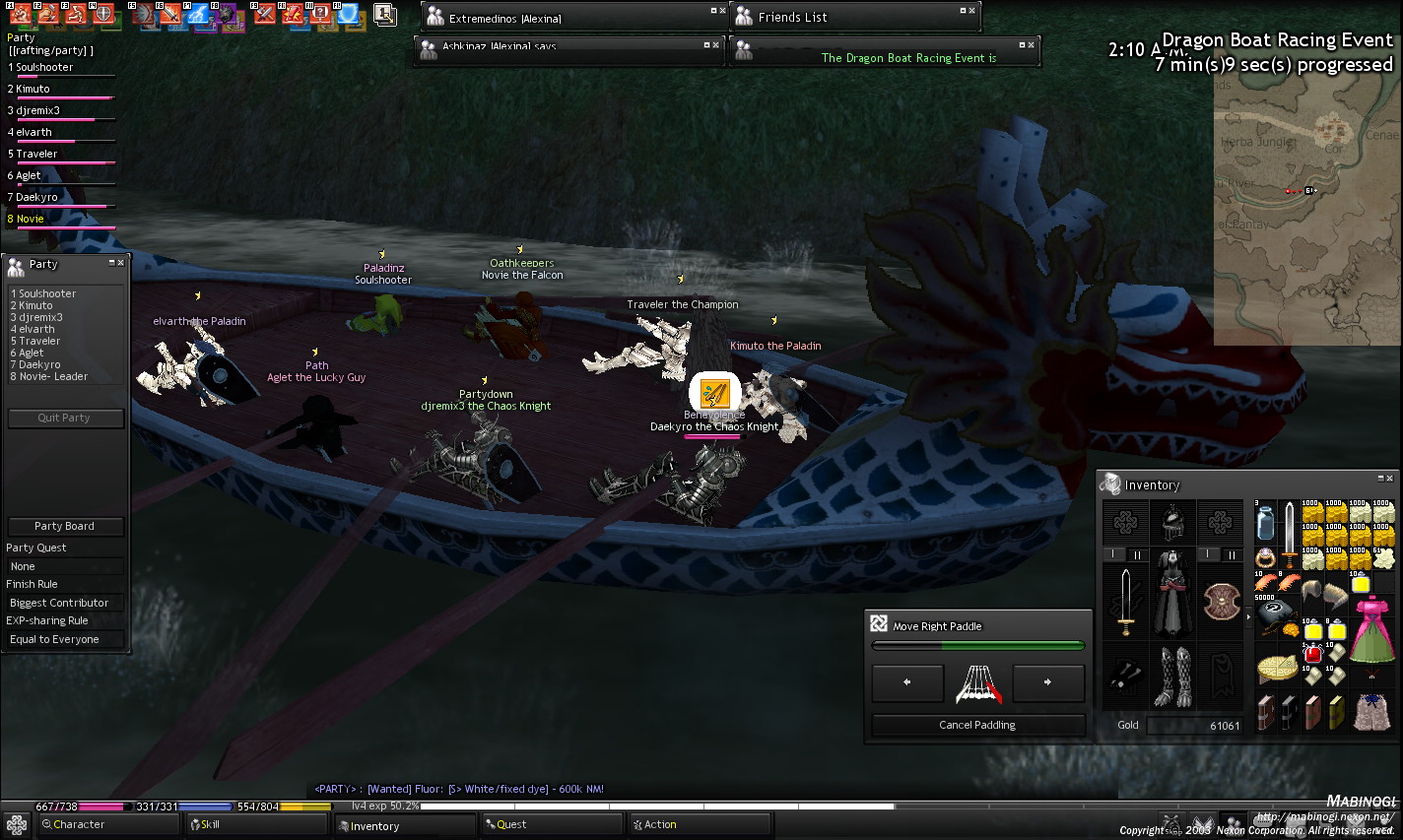Image resolution: width=1403 pixels, height=840 pixels.
Task: Select the equipped helmet slot
Action: coord(1172,522)
